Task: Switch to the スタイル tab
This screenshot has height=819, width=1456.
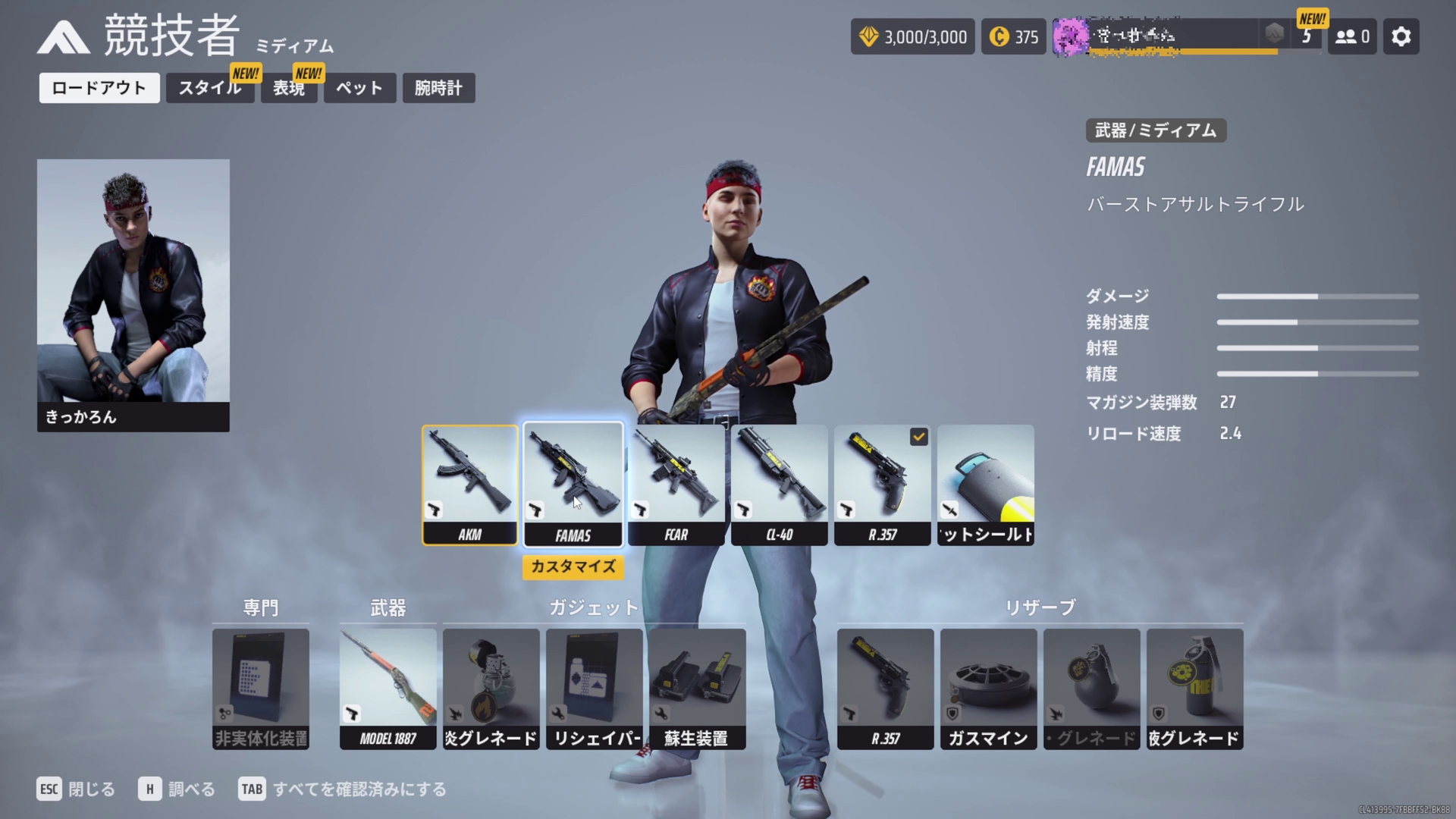Action: click(x=210, y=88)
